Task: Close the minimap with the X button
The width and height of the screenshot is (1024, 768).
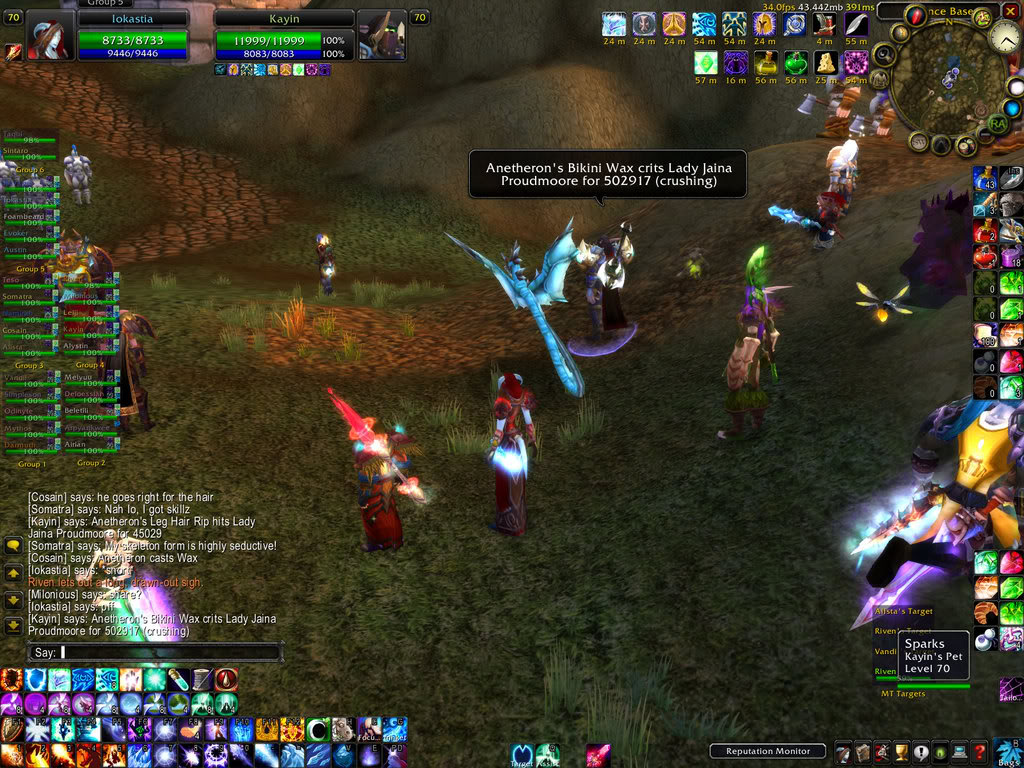Action: [1010, 13]
